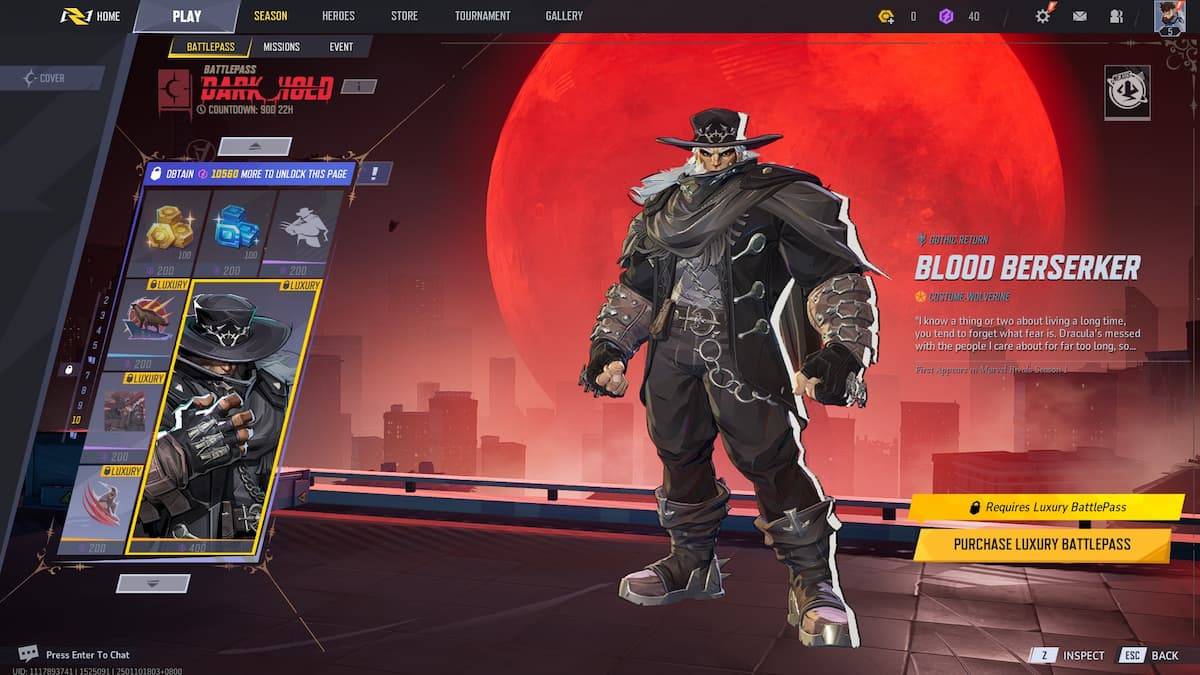Switch to the Missions tab
Viewport: 1200px width, 675px height.
281,47
